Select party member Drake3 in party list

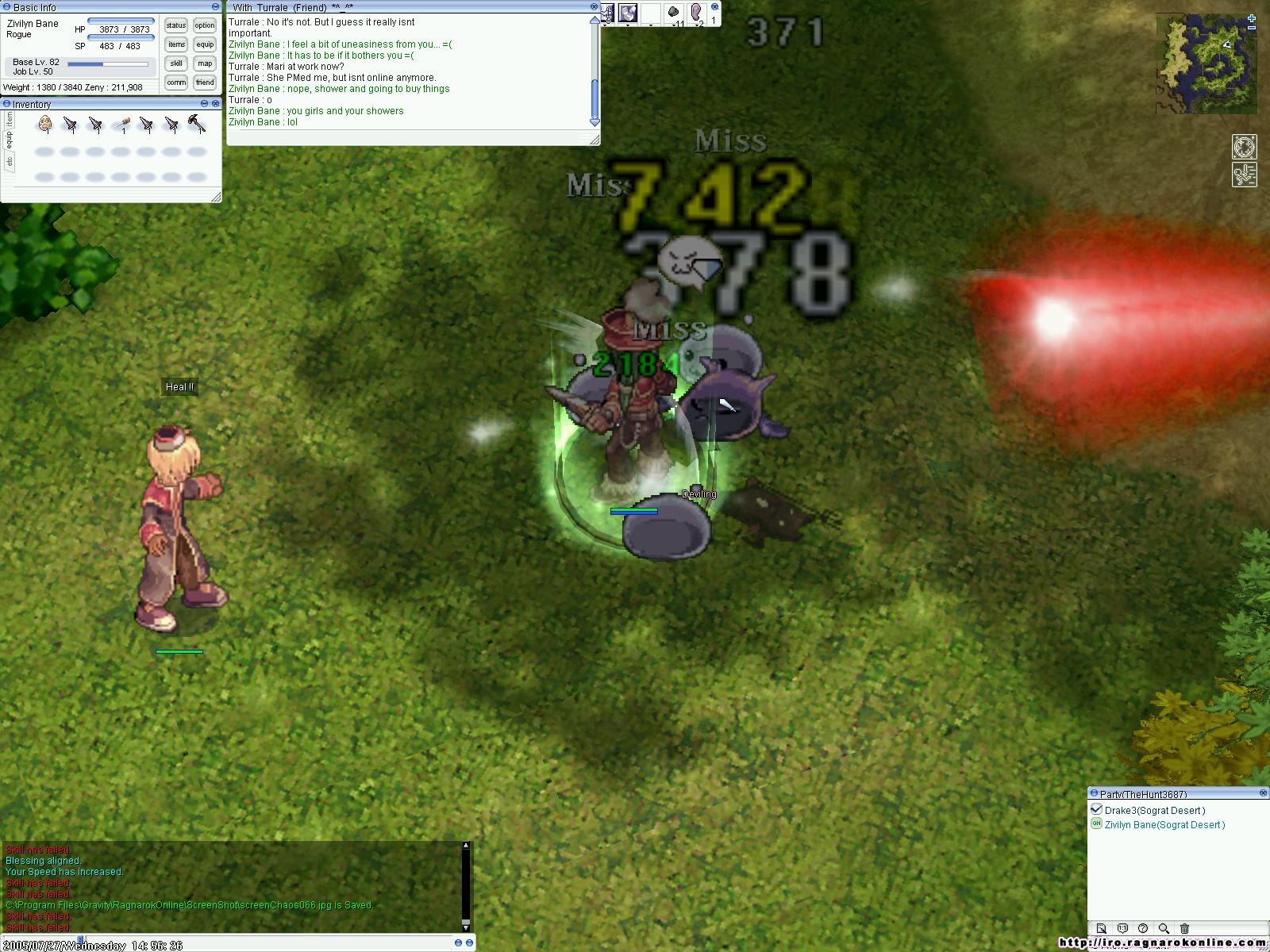[x=1154, y=810]
